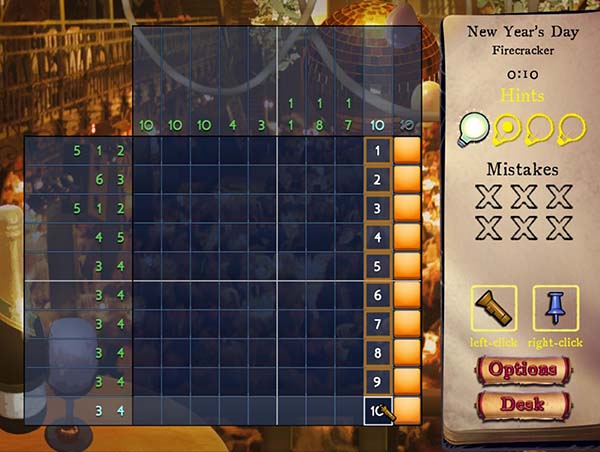Open the Options menu

(x=522, y=369)
